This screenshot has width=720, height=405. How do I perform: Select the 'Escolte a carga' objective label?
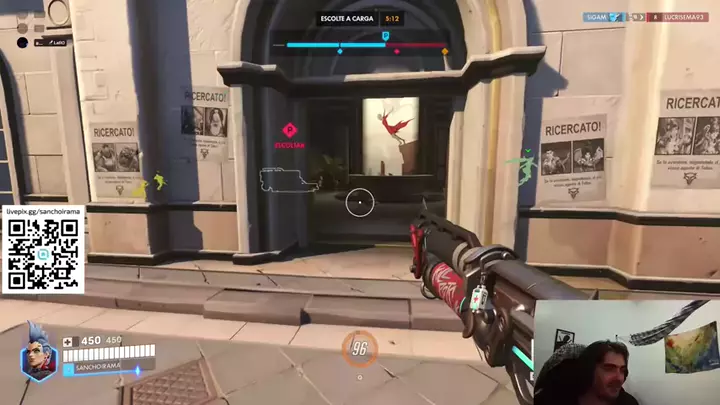[346, 18]
